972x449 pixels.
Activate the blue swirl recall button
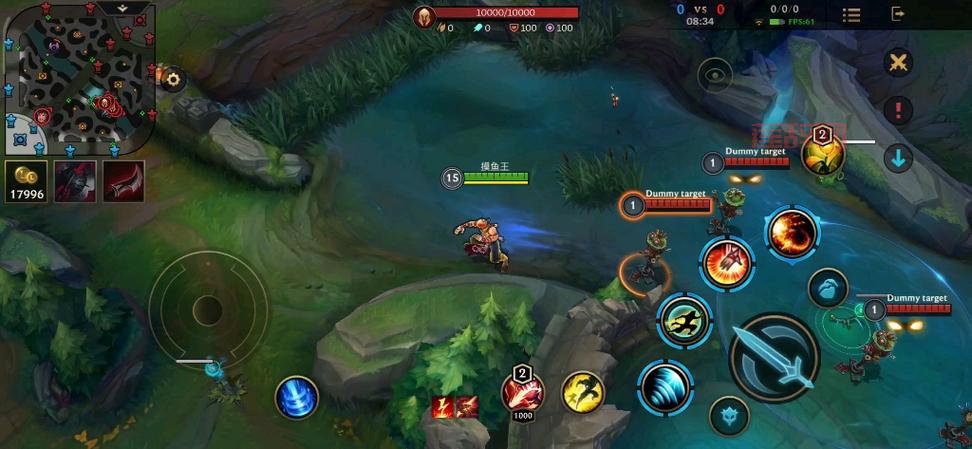coord(297,396)
